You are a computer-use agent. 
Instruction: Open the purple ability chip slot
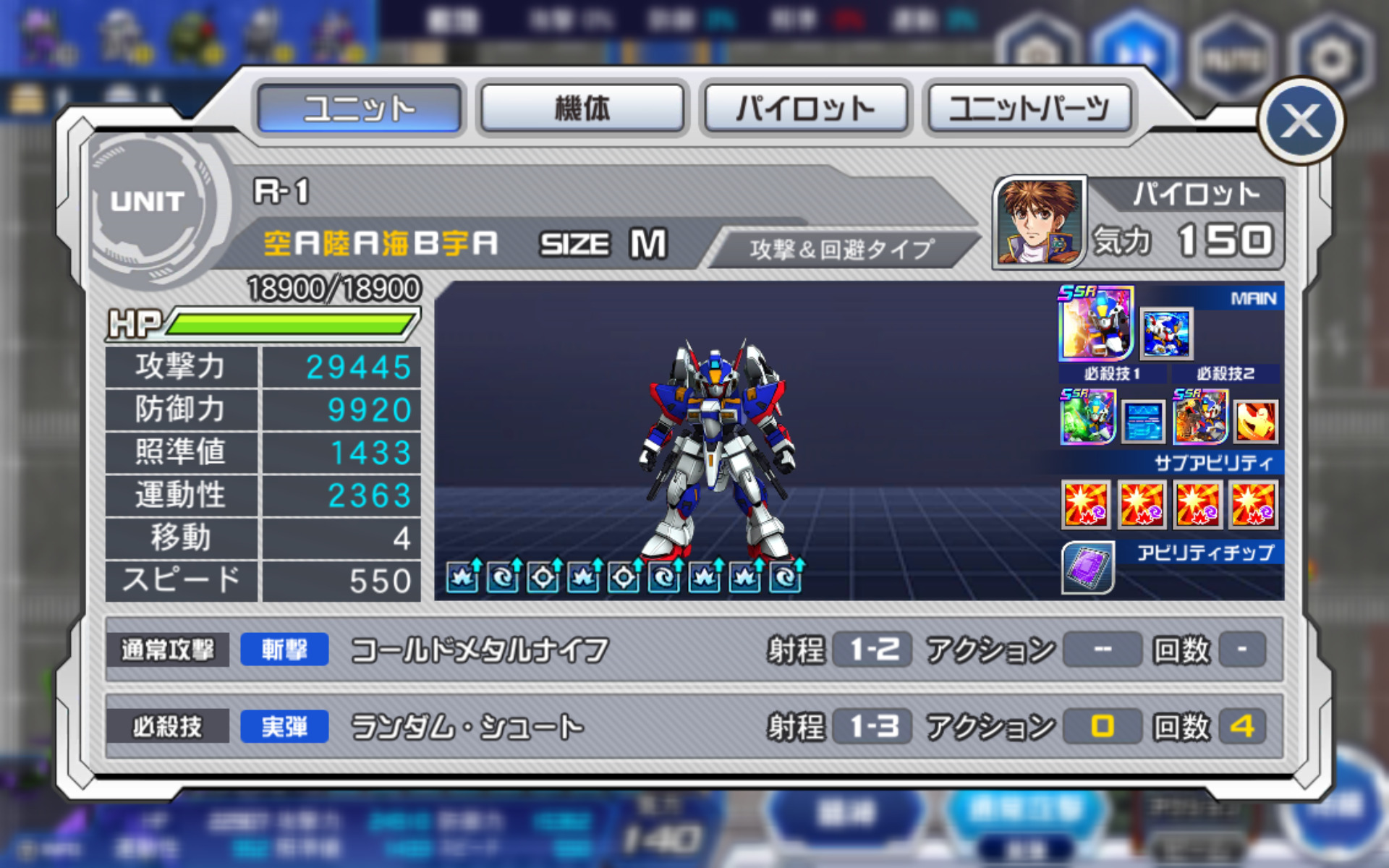[1087, 567]
